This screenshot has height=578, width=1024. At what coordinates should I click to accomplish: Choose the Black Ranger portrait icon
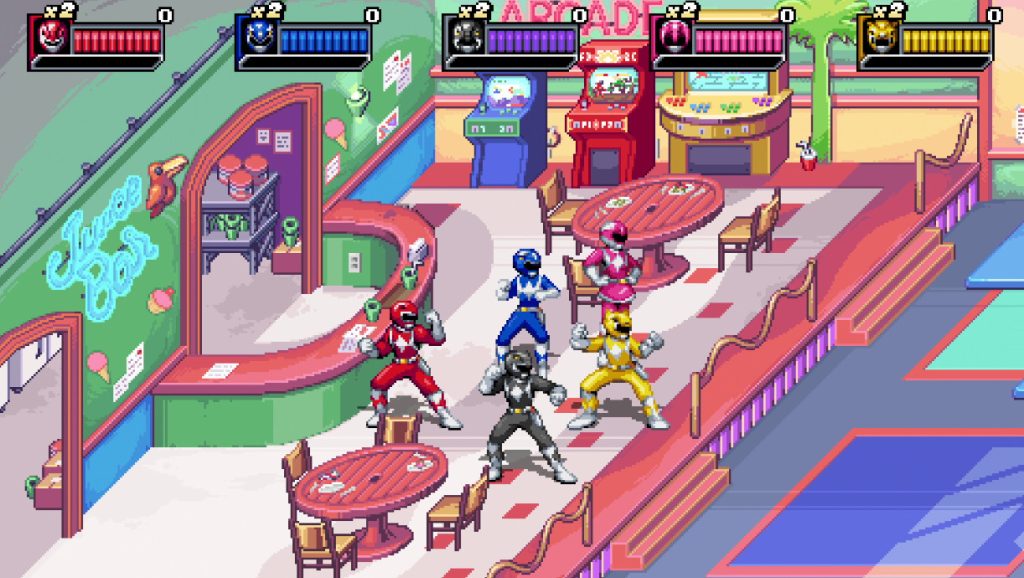467,37
